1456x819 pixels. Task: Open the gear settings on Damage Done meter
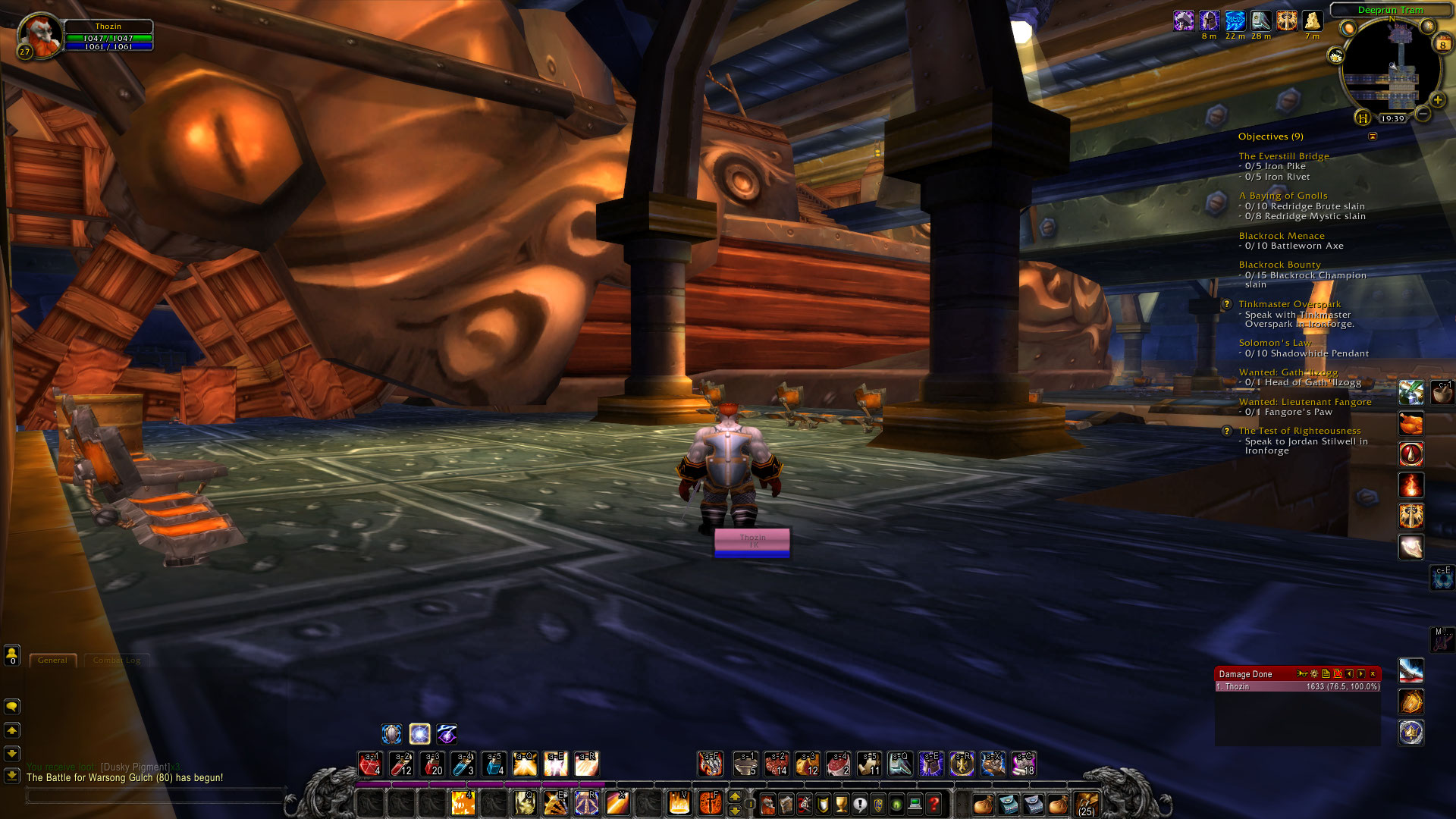(x=1314, y=674)
